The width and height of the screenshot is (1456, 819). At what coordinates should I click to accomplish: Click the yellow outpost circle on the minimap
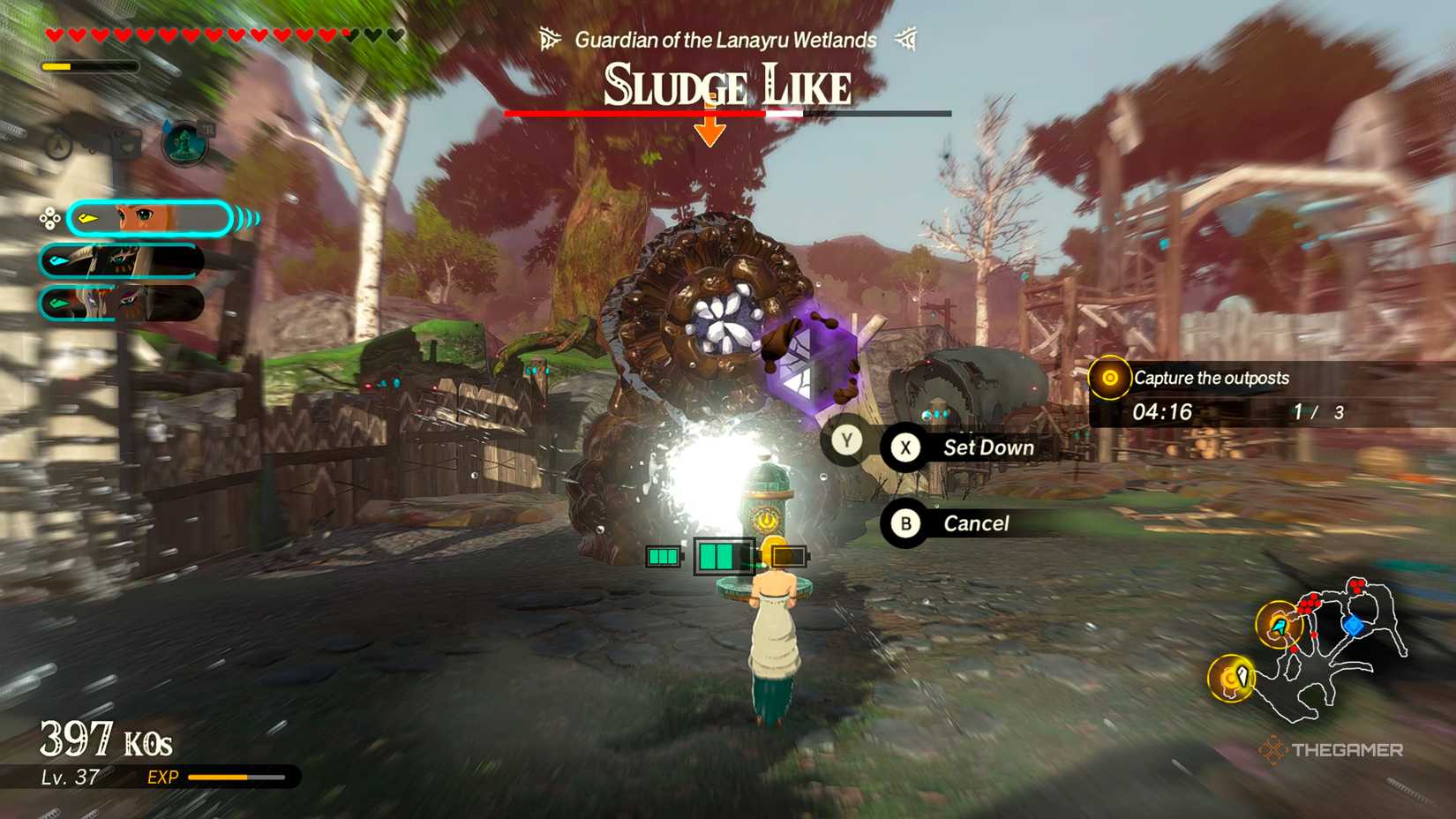click(1280, 625)
